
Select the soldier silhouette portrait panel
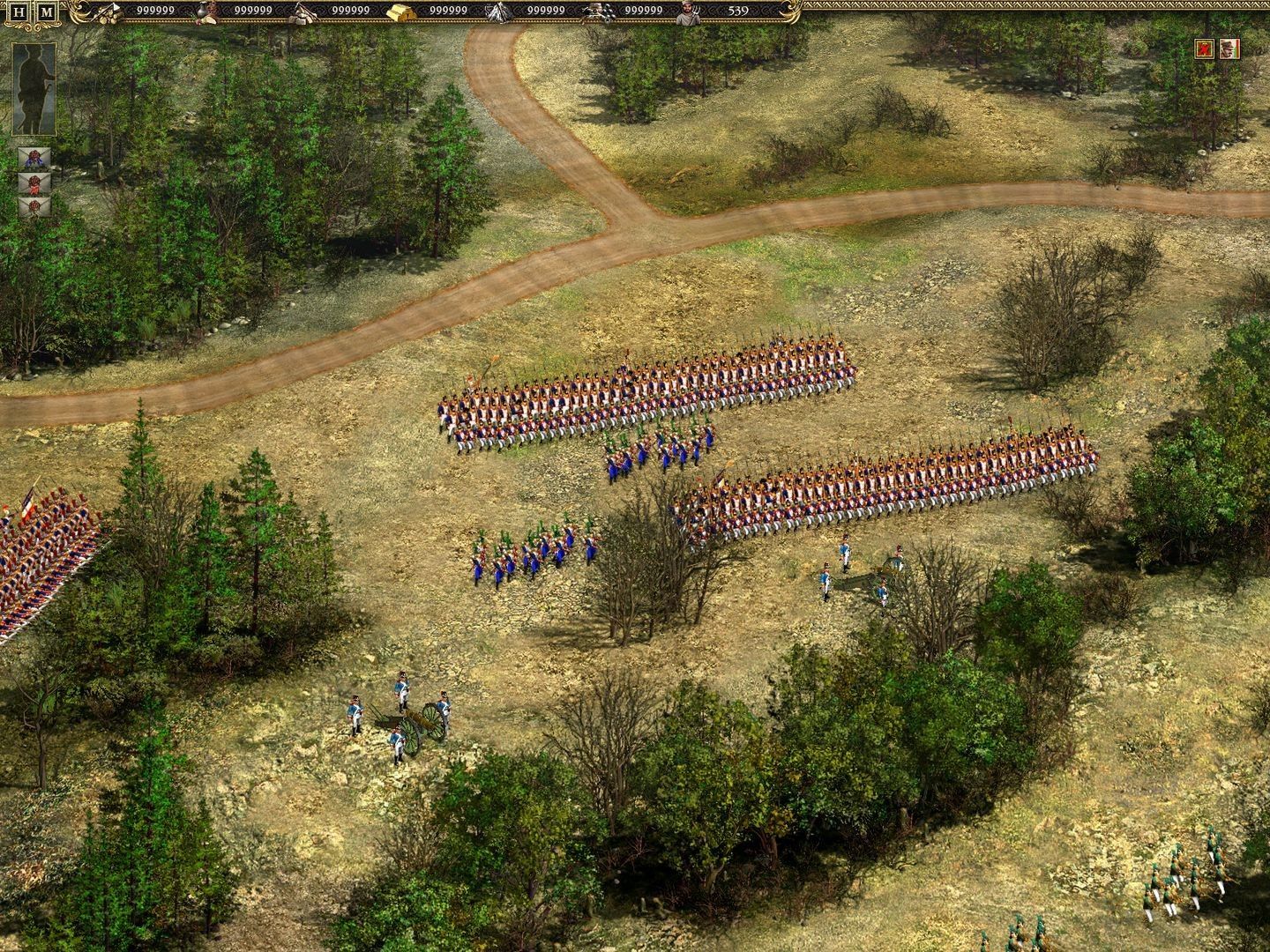[x=34, y=89]
